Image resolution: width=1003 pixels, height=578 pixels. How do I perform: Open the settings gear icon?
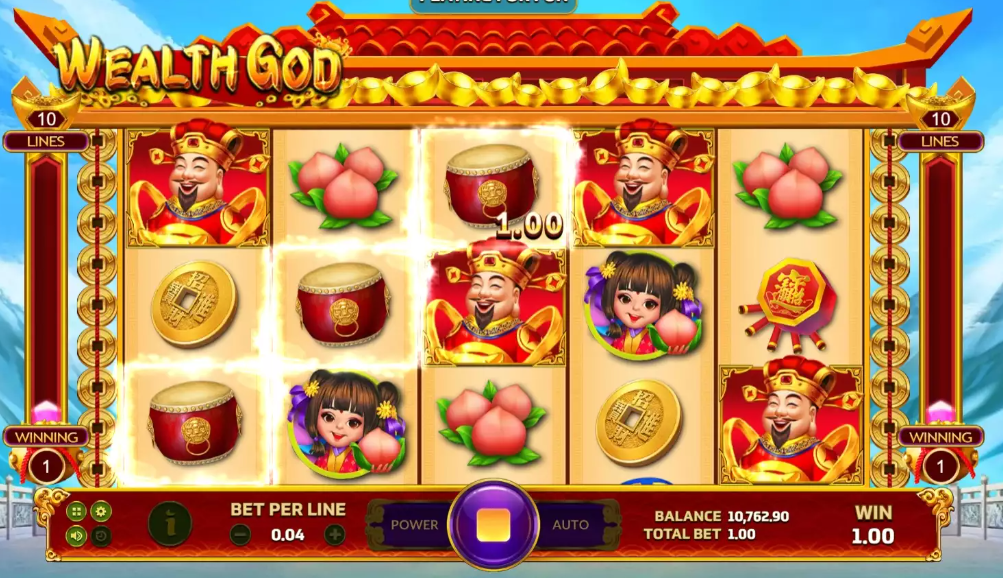point(101,511)
